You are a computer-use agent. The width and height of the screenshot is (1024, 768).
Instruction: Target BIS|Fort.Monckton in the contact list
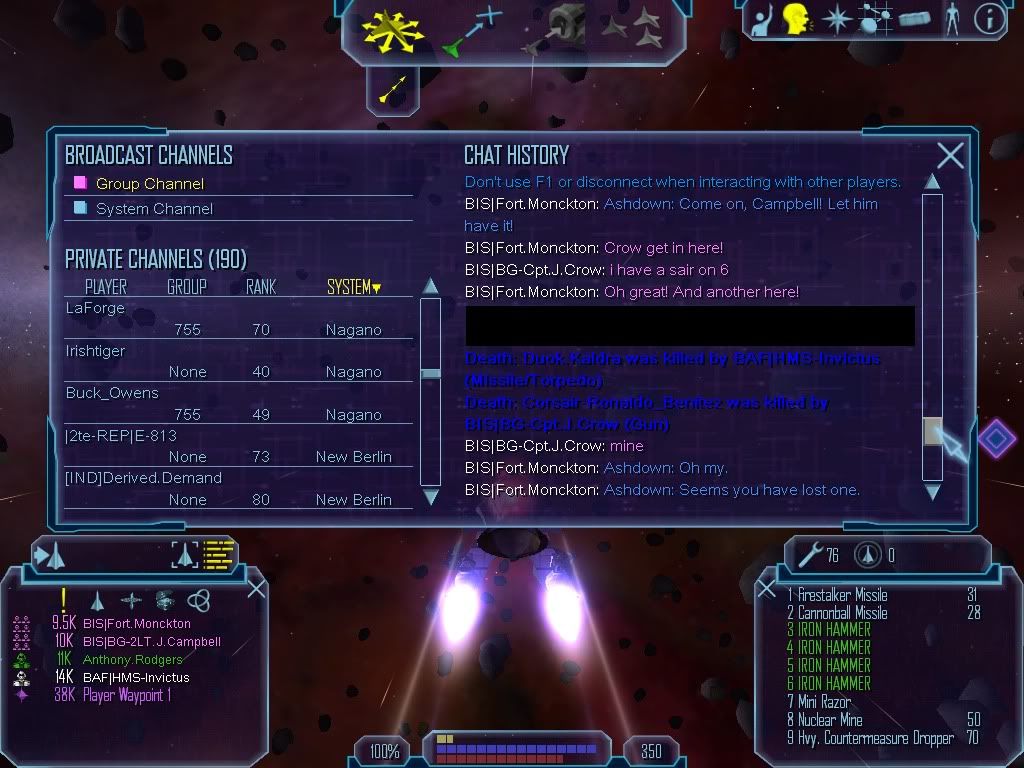click(x=136, y=623)
